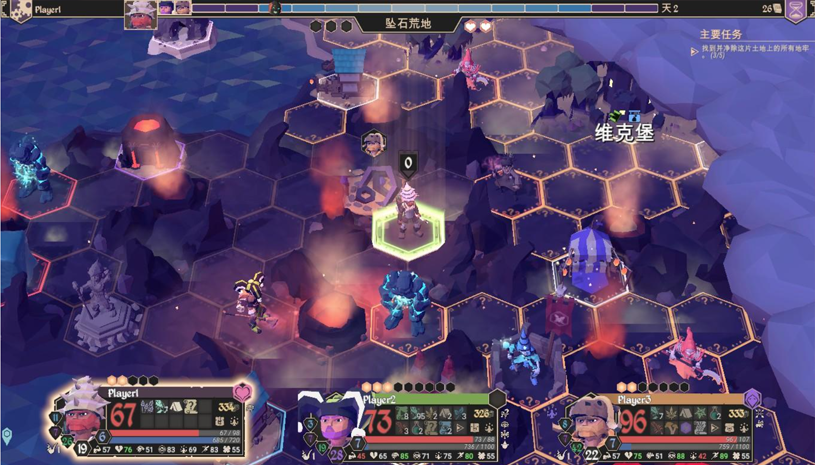Image resolution: width=815 pixels, height=465 pixels.
Task: Click the location name banner at top
Action: 408,23
